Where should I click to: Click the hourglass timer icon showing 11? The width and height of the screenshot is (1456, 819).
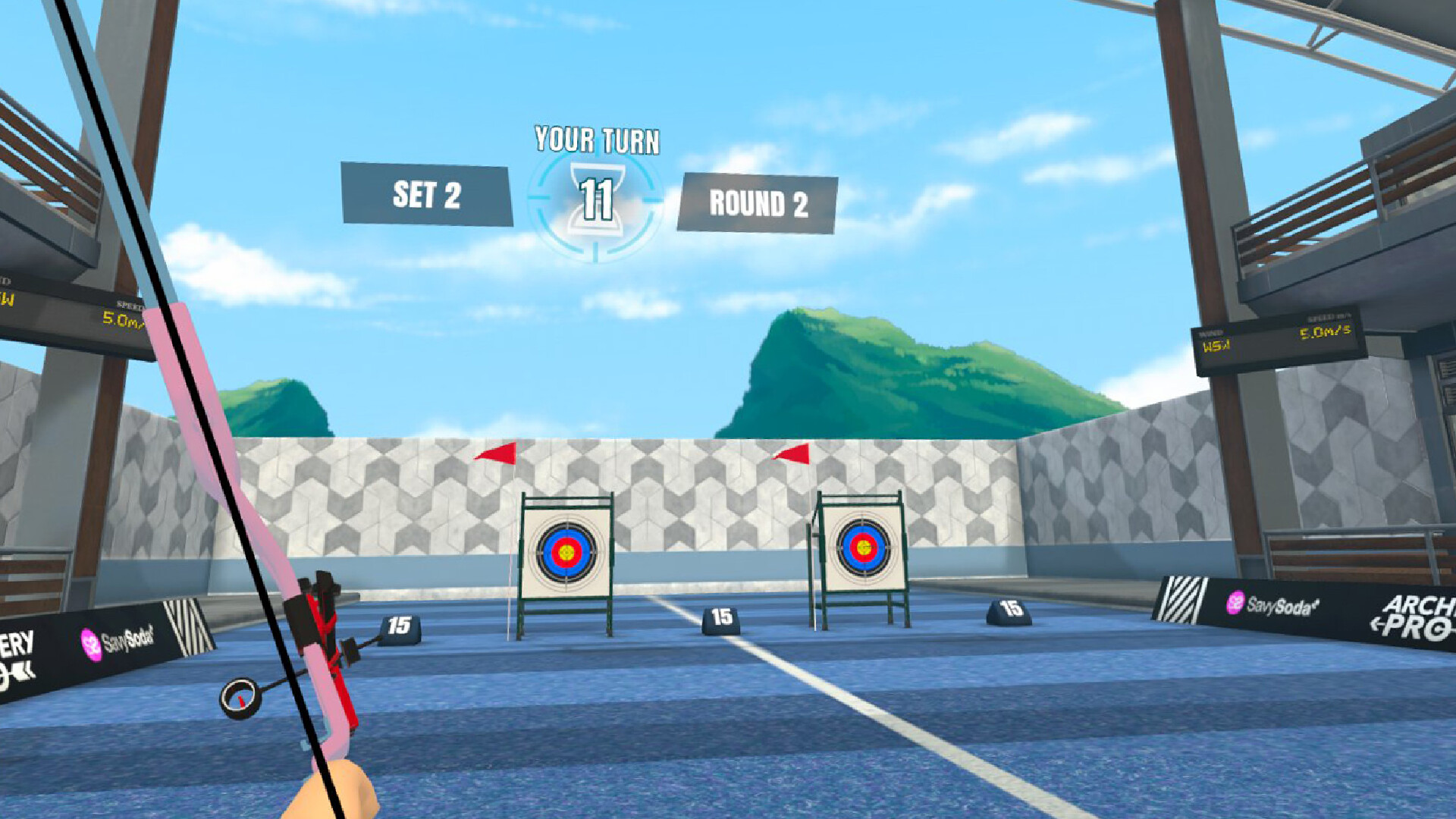point(597,199)
